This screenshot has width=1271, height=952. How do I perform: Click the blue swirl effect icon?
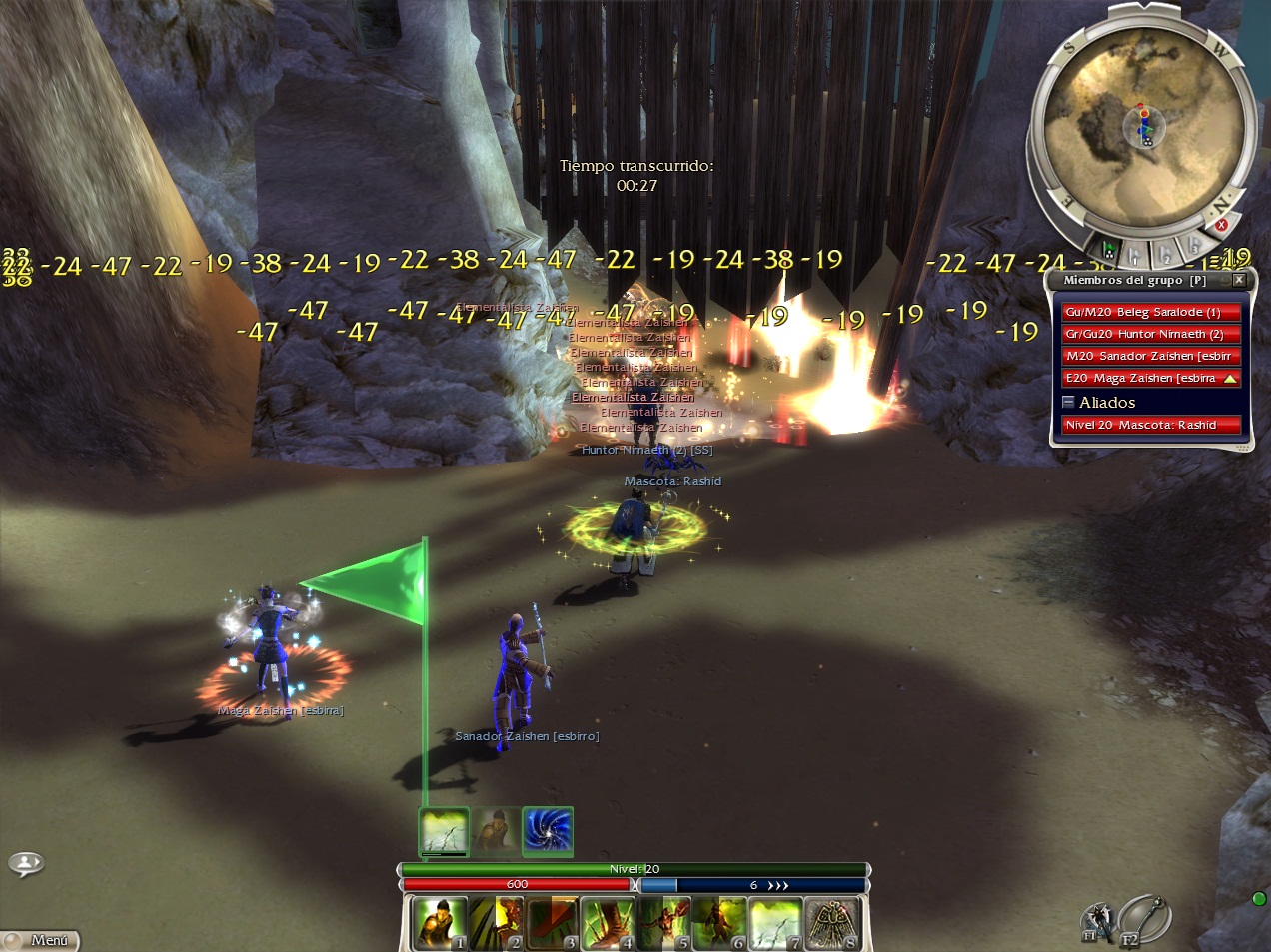pos(548,831)
